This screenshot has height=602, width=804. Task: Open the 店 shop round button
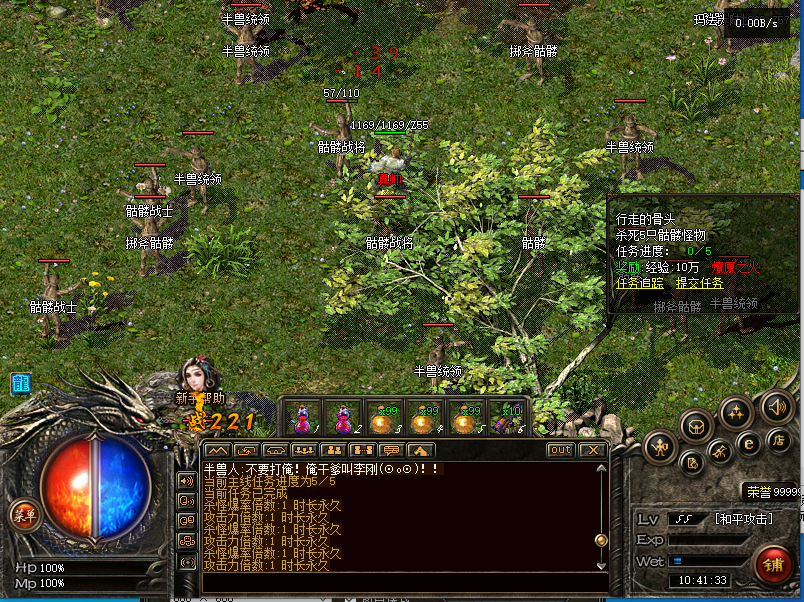(x=779, y=439)
